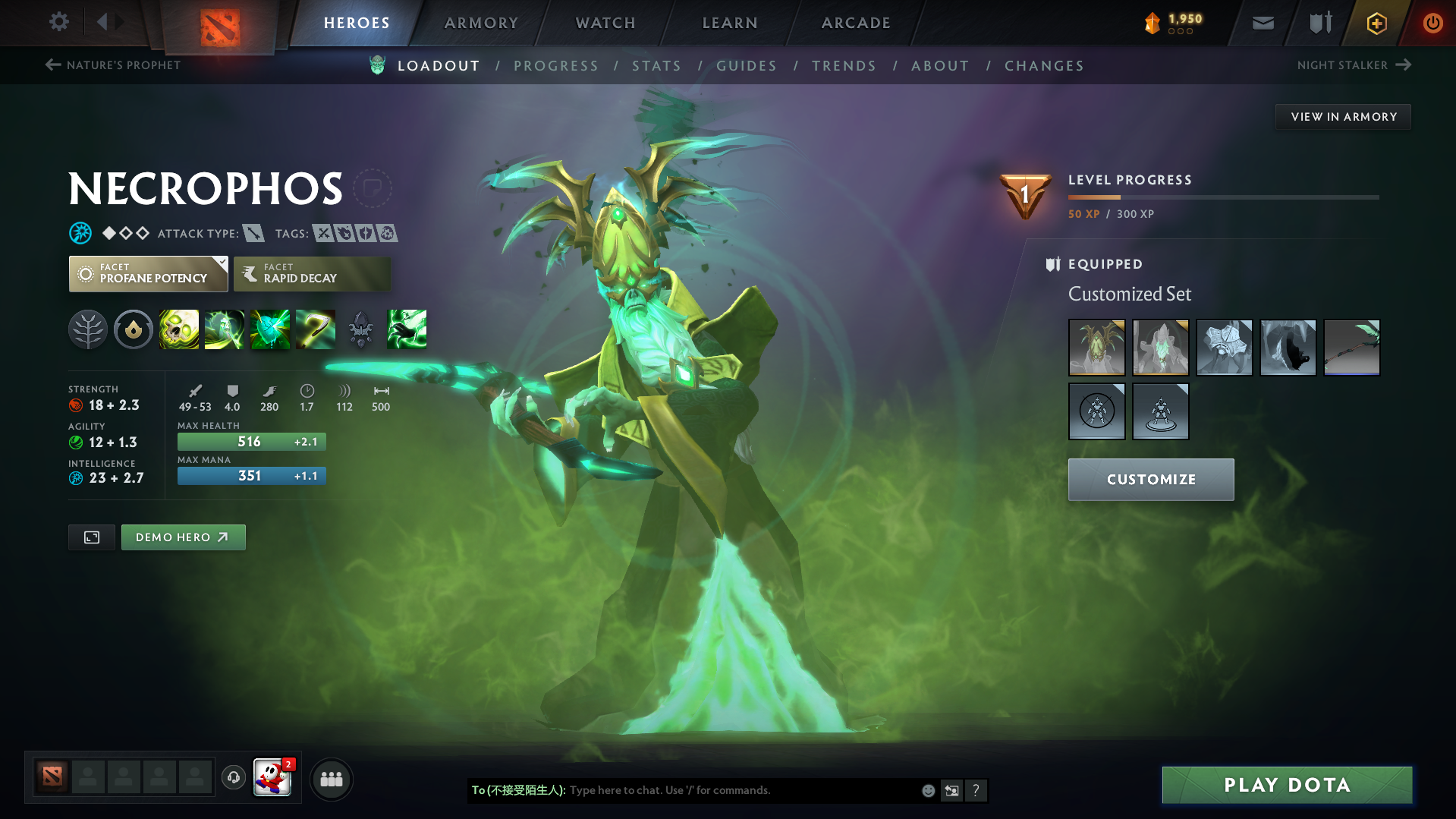Switch to the Heroes tab
The height and width of the screenshot is (819, 1456).
[x=356, y=23]
